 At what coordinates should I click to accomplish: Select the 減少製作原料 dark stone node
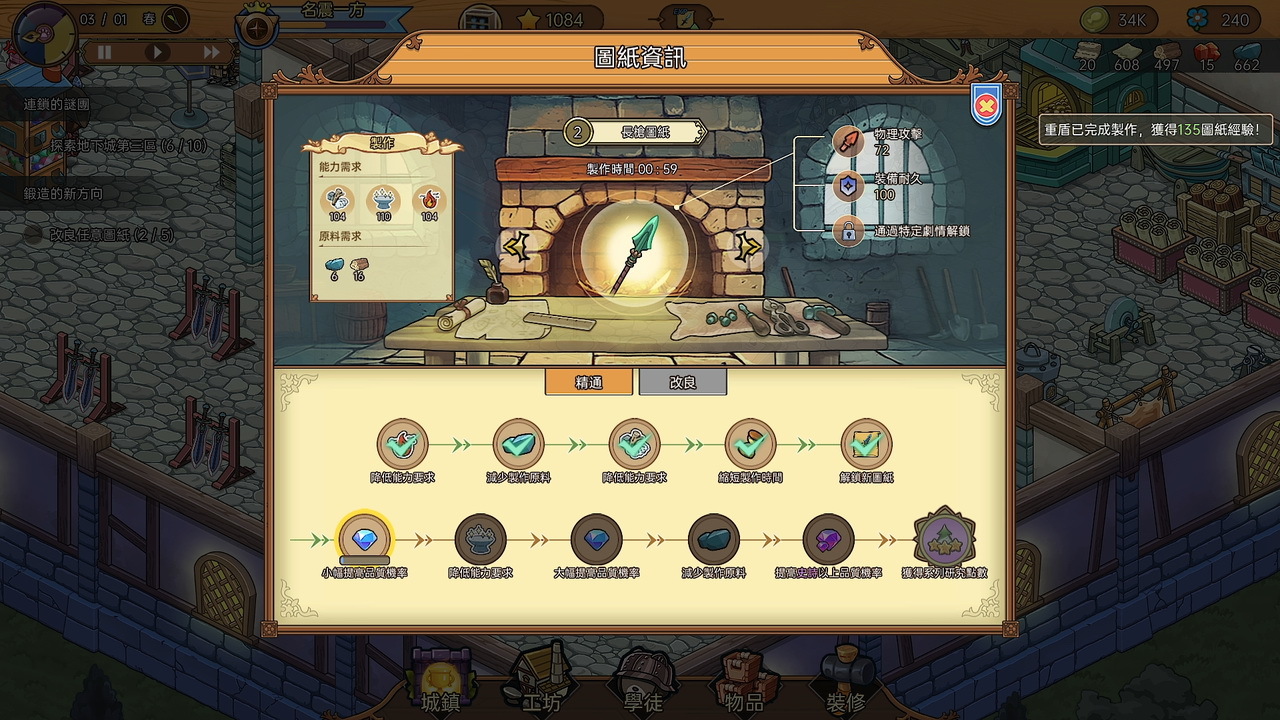(713, 540)
